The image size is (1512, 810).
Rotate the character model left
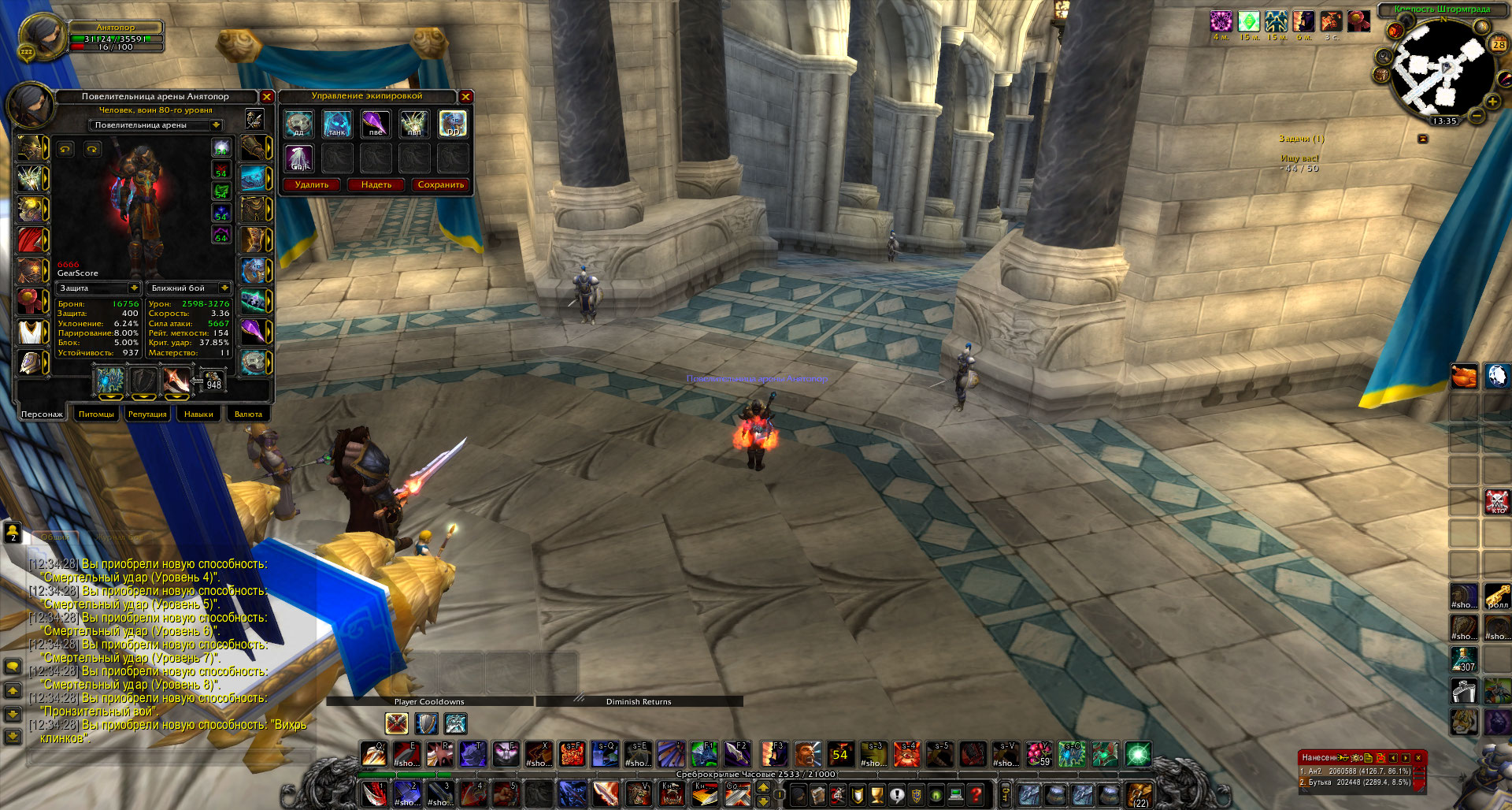pyautogui.click(x=65, y=149)
